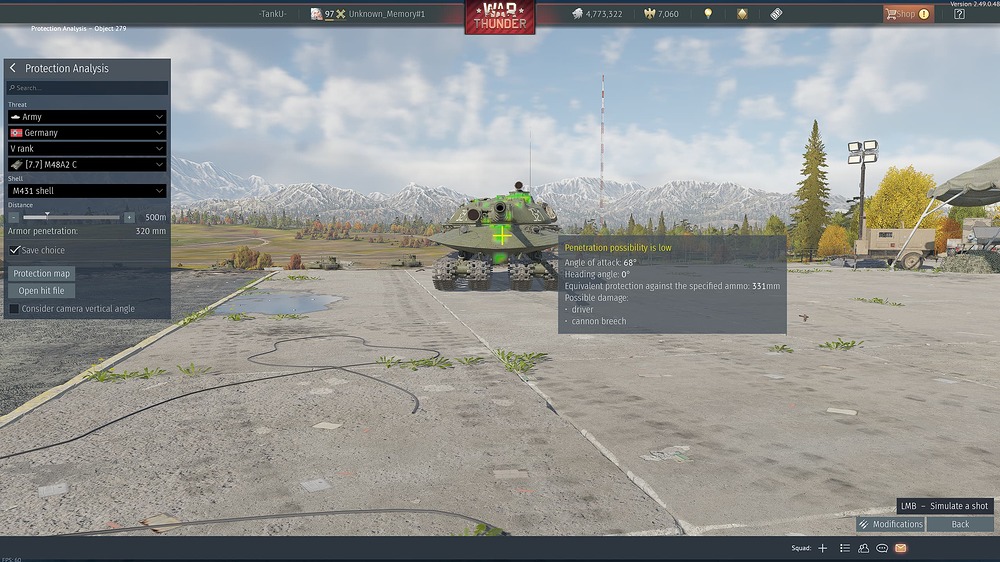Click the Open hit file button
The height and width of the screenshot is (562, 1000).
(42, 291)
